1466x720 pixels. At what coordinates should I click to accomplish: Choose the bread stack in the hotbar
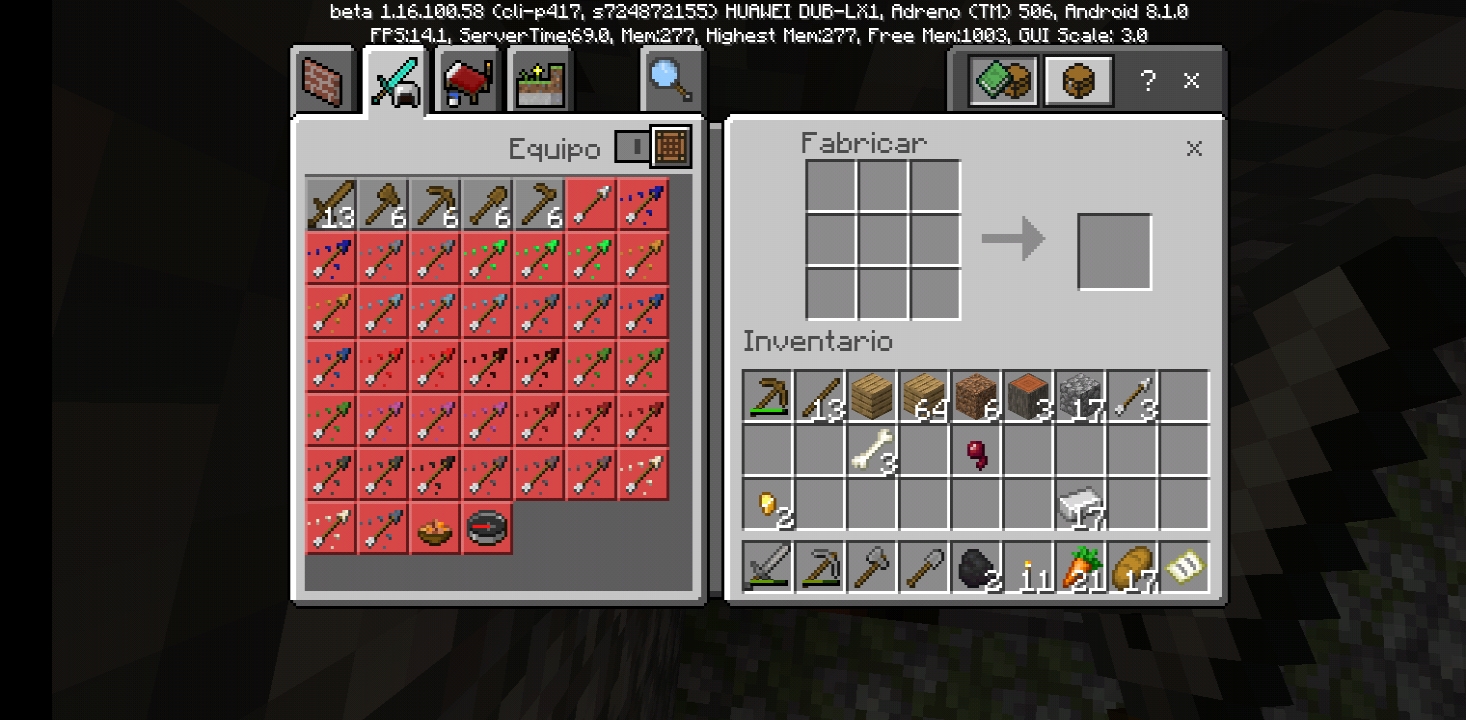click(x=1133, y=567)
